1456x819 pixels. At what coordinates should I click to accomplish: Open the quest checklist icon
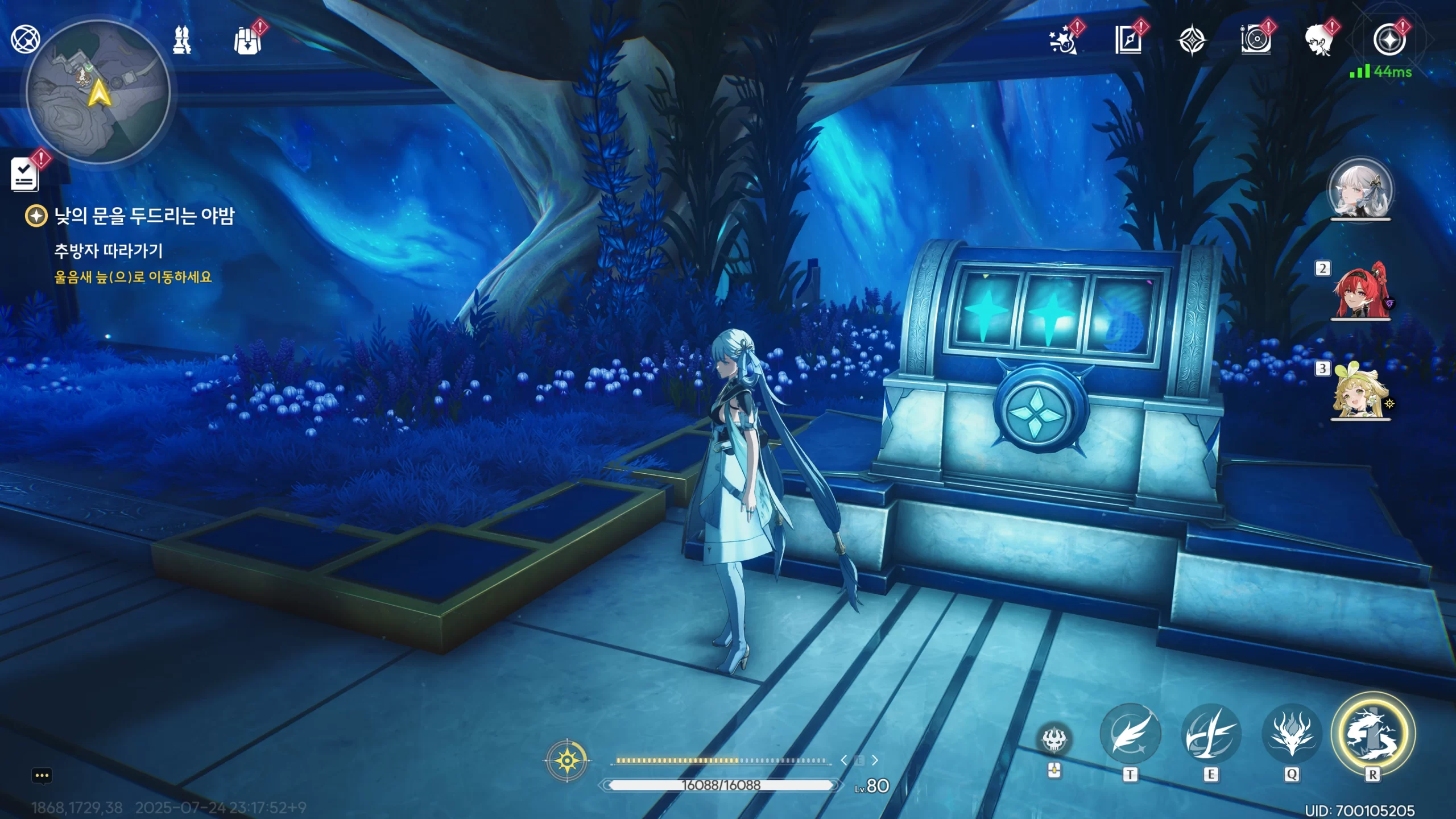25,174
